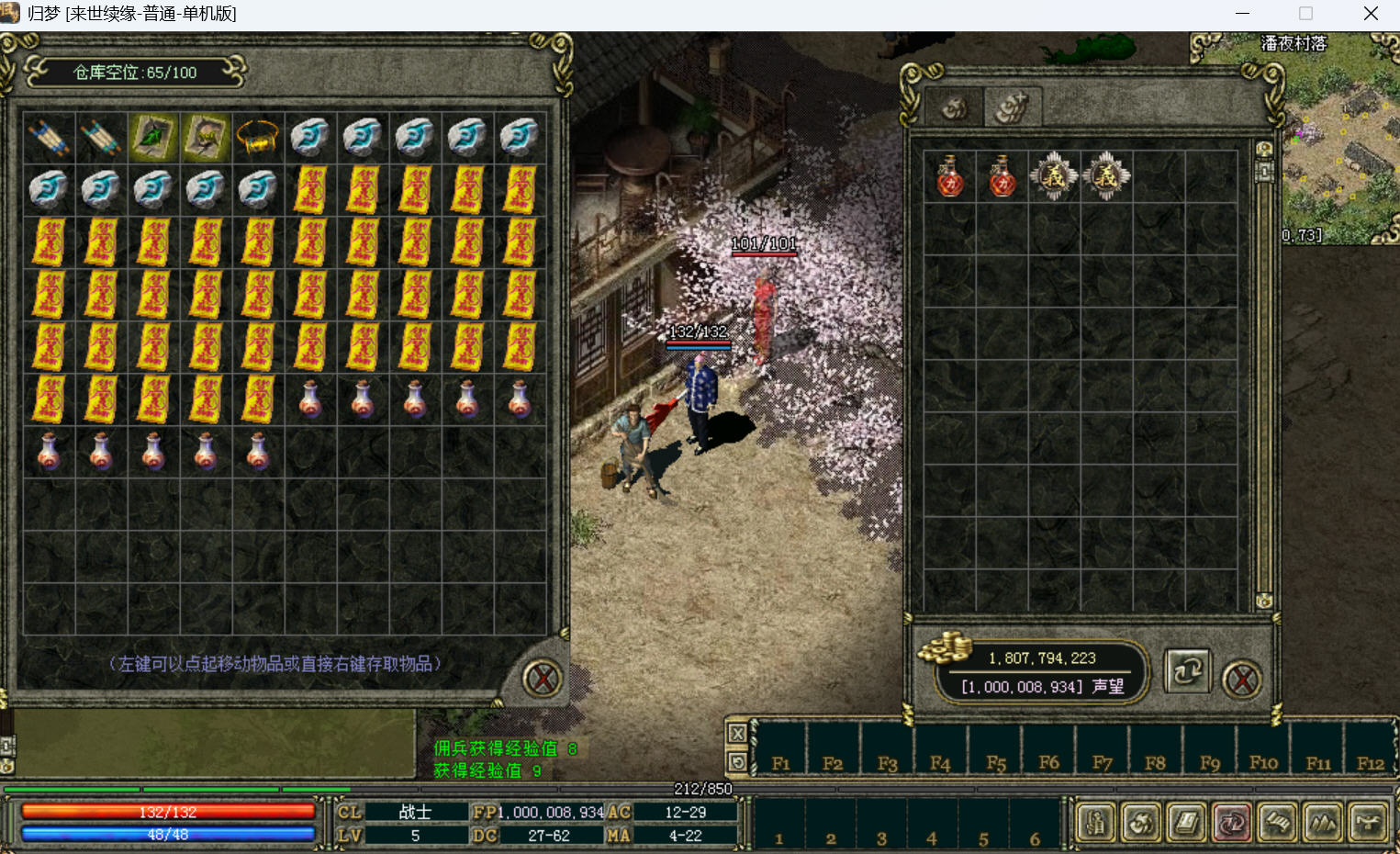Select the gold ring in the warehouse

click(258, 138)
